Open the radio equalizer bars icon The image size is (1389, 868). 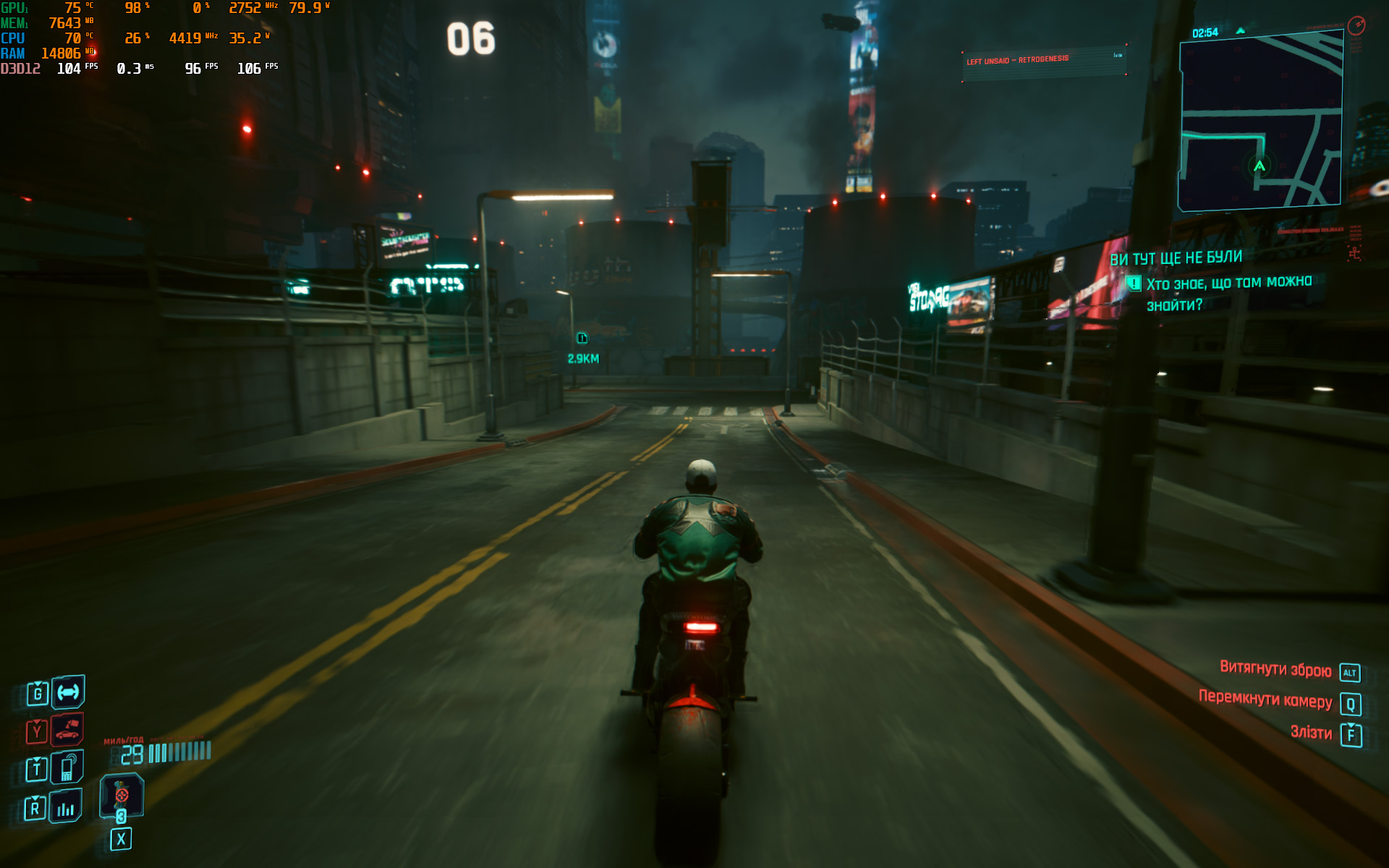pos(66,807)
